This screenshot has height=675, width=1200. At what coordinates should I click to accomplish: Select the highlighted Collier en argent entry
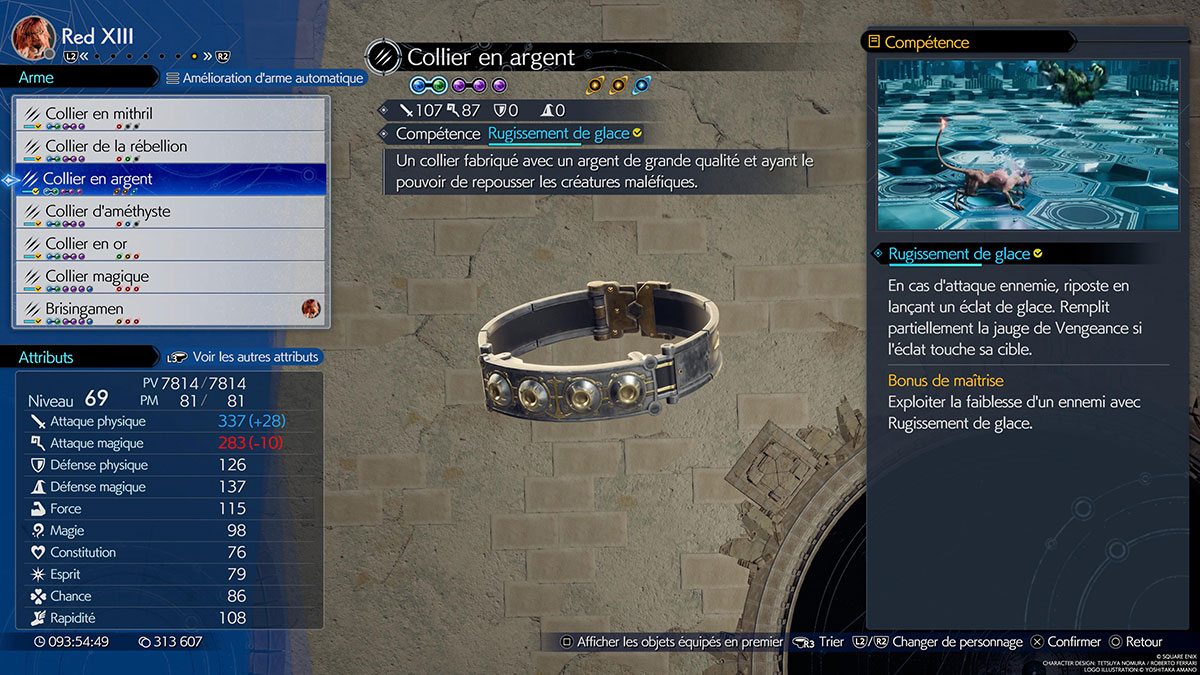[x=170, y=180]
